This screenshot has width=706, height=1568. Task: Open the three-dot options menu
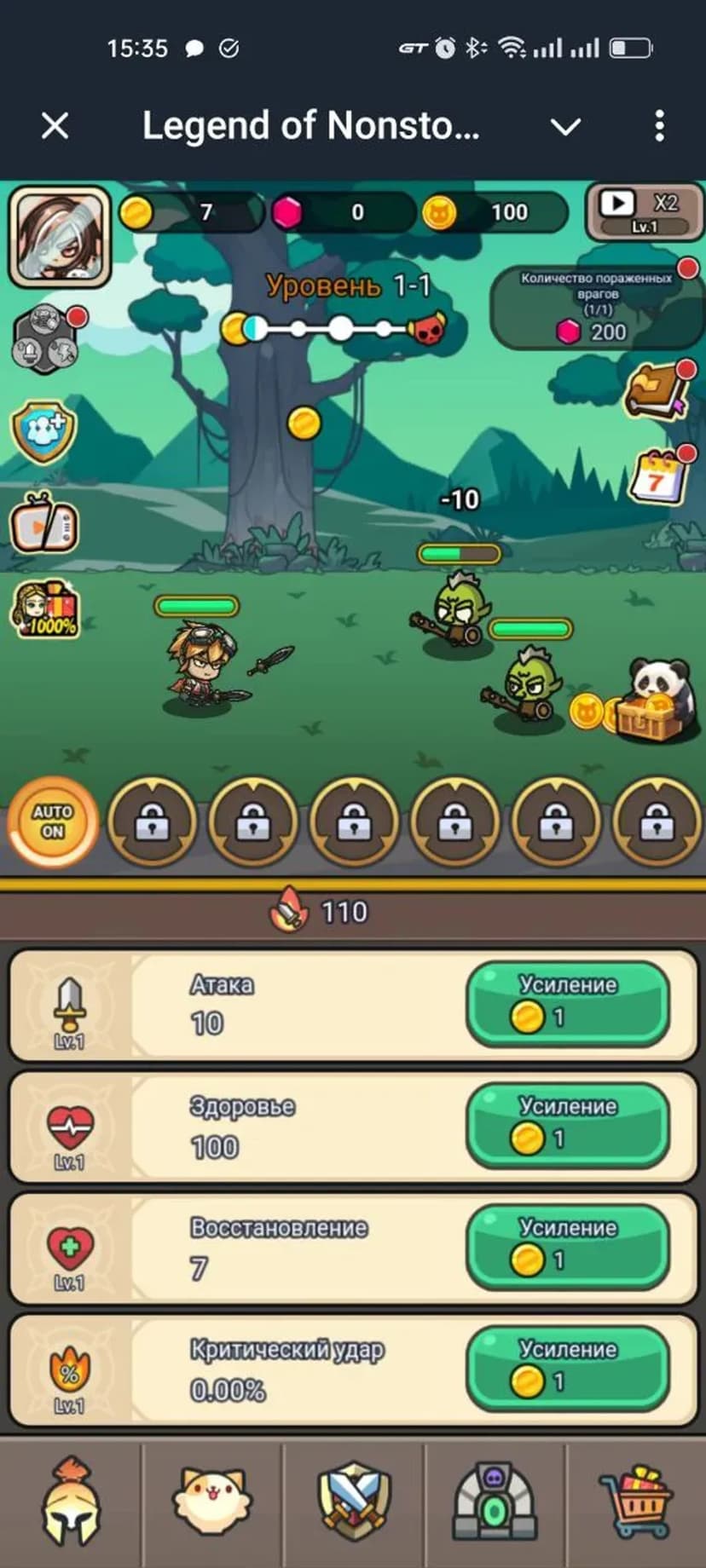click(x=659, y=126)
